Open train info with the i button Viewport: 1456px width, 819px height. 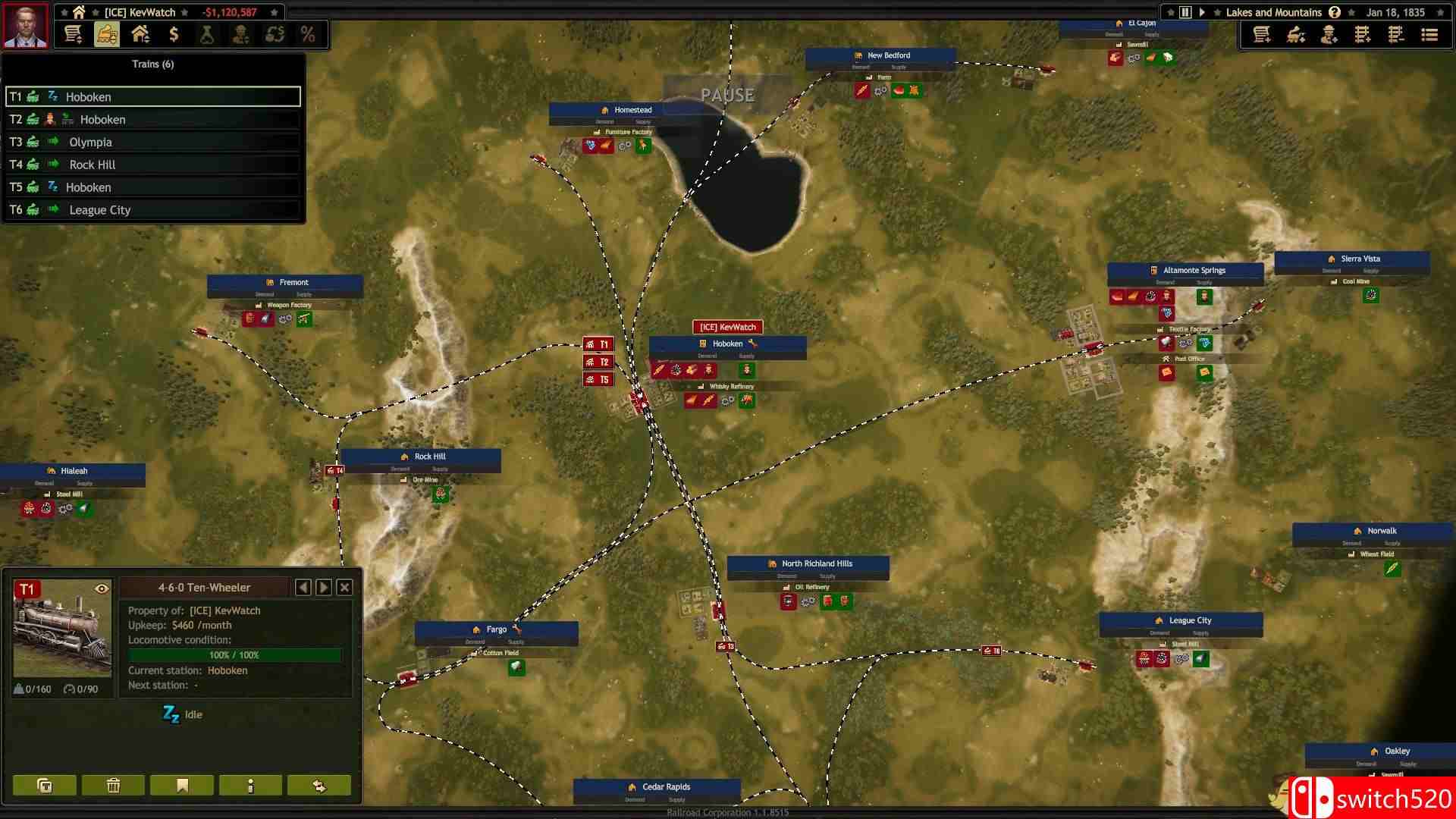point(250,785)
